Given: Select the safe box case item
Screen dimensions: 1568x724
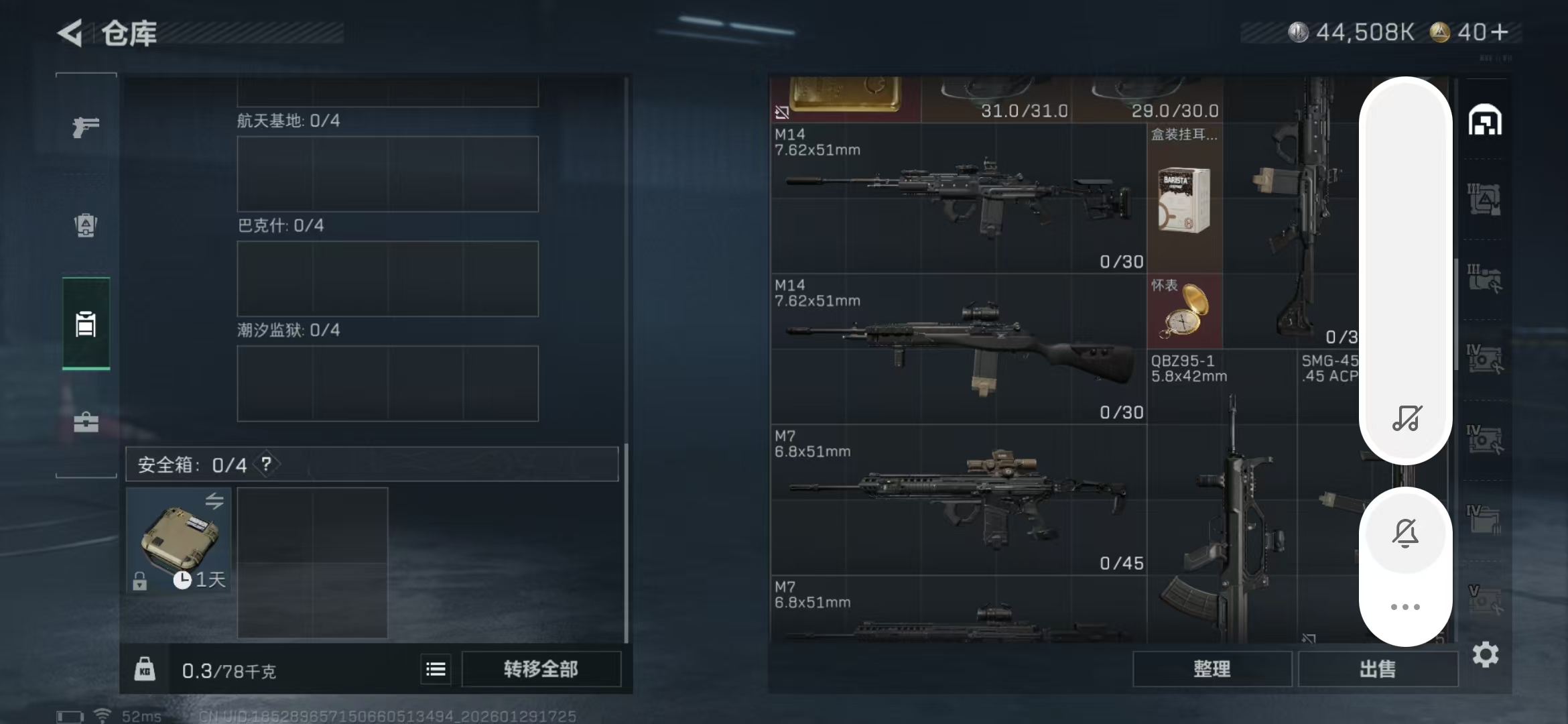Looking at the screenshot, I should tap(178, 540).
